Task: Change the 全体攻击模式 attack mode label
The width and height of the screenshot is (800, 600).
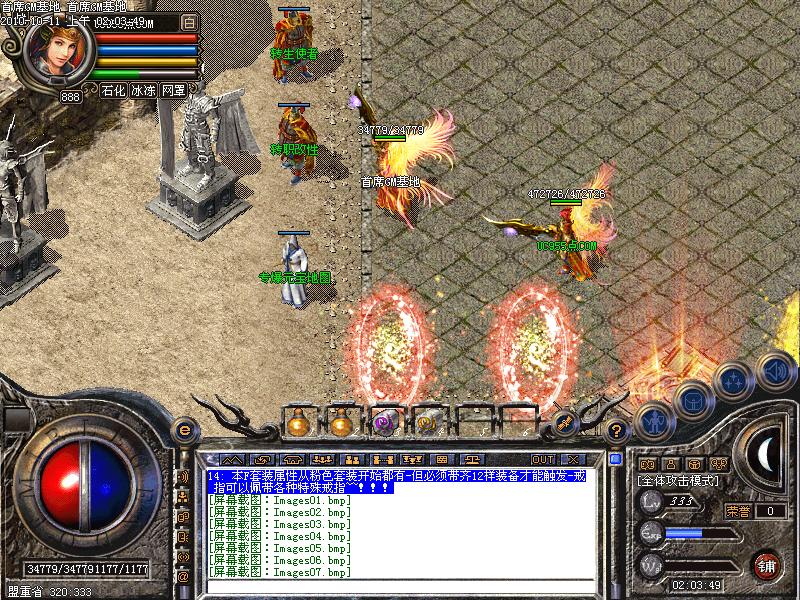Action: pos(676,481)
